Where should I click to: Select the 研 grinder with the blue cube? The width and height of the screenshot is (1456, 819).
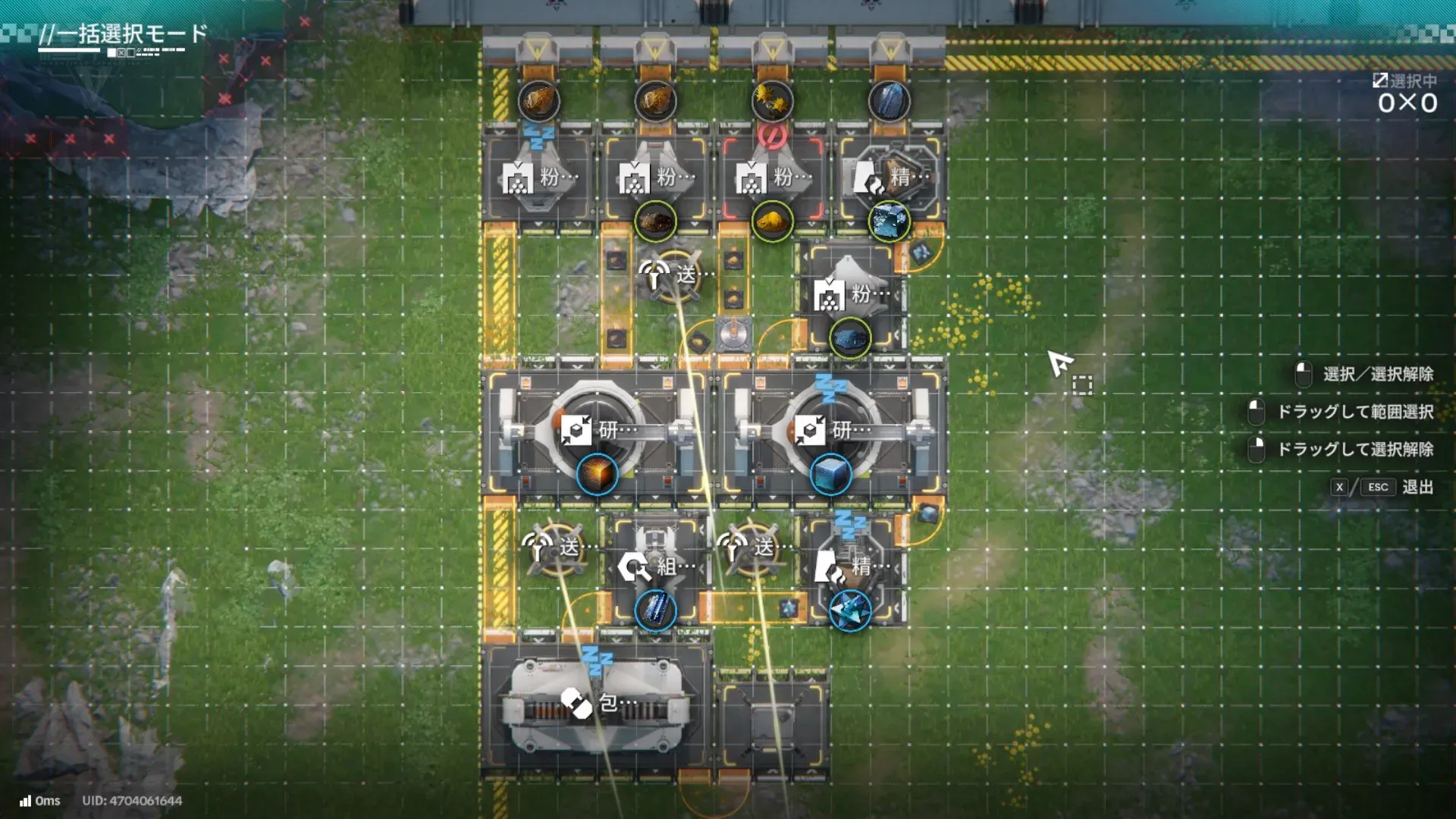click(830, 431)
